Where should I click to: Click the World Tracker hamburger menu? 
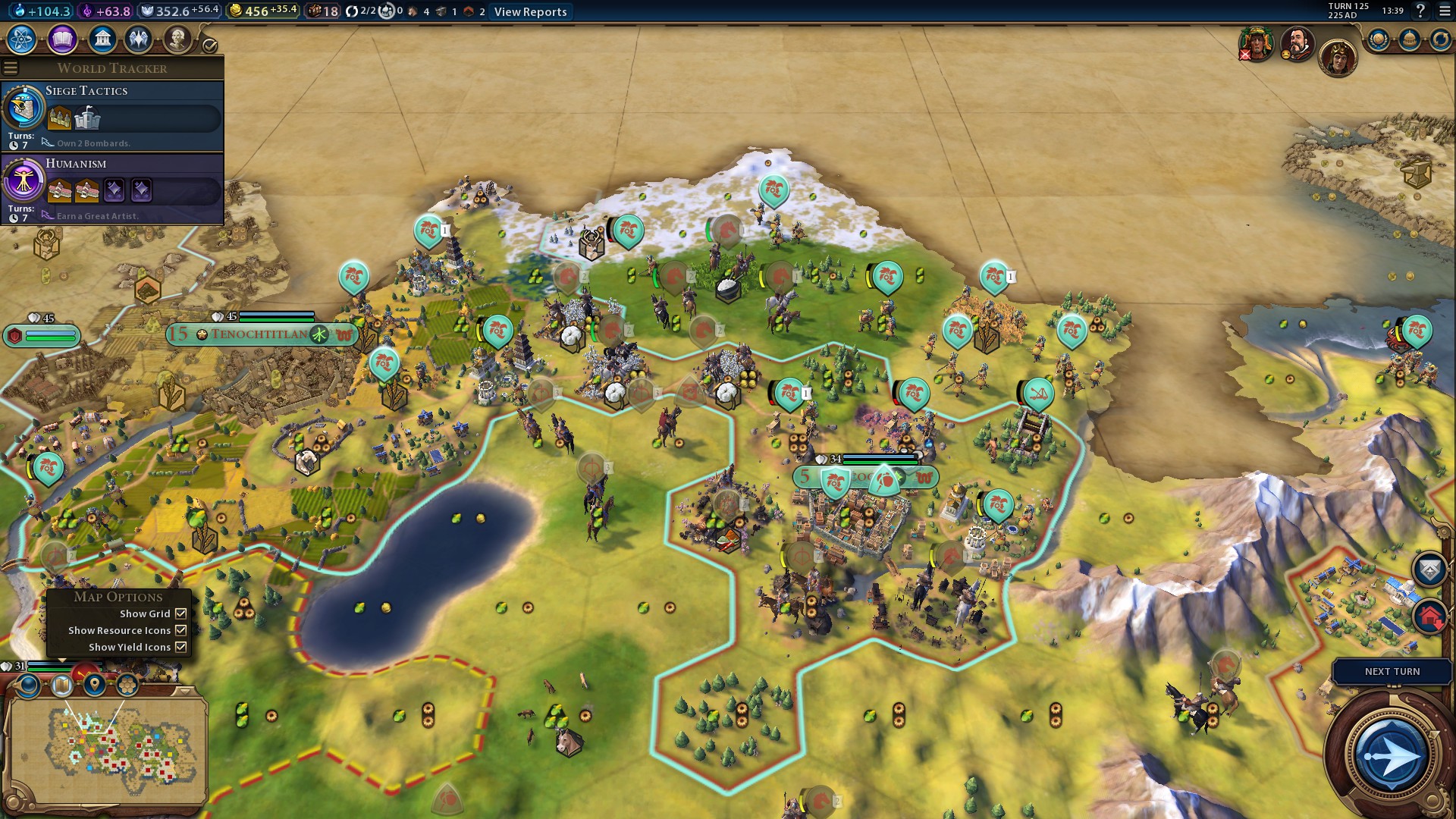tap(11, 68)
